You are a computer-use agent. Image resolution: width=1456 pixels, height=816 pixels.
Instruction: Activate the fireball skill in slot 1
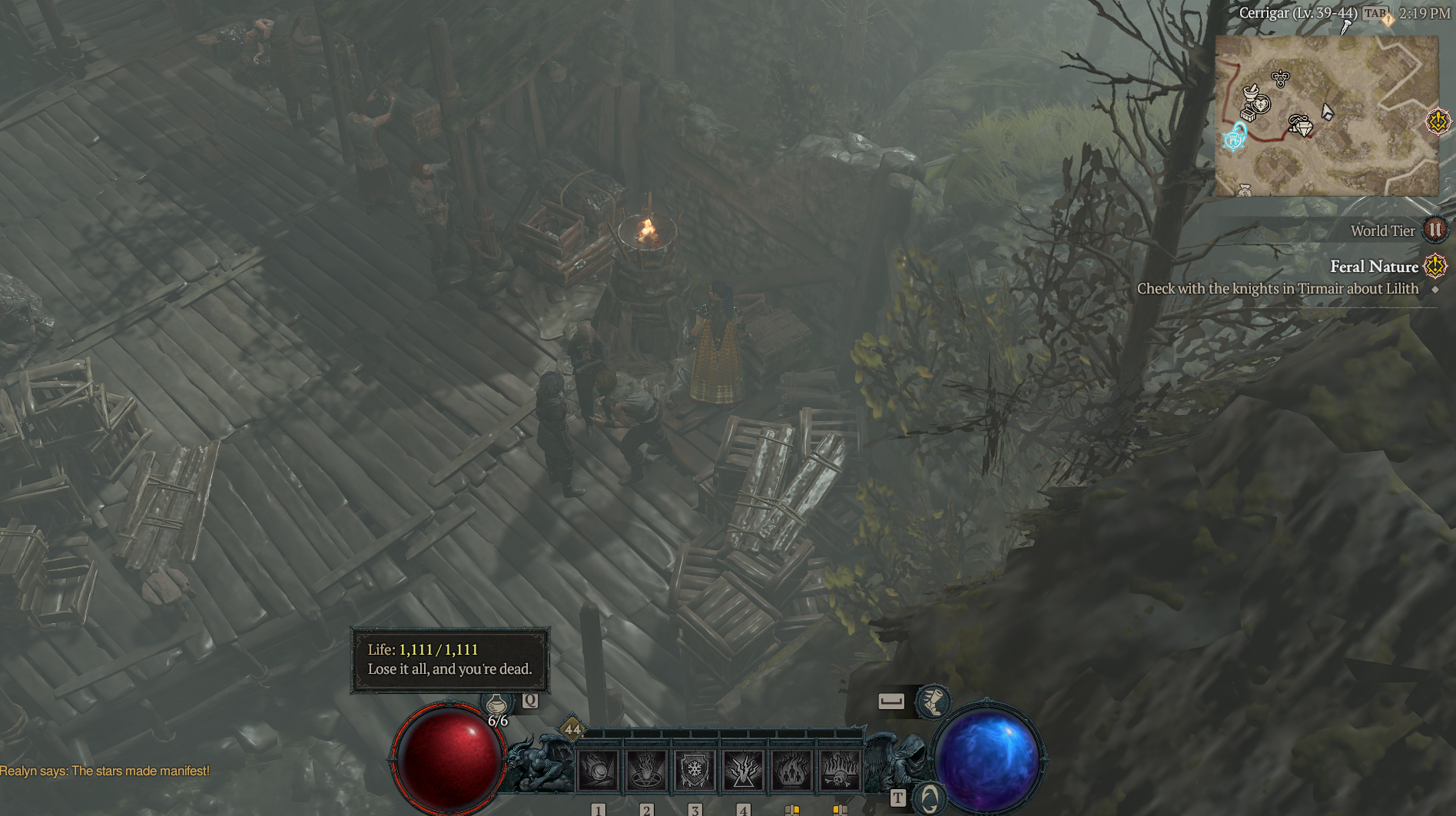599,769
